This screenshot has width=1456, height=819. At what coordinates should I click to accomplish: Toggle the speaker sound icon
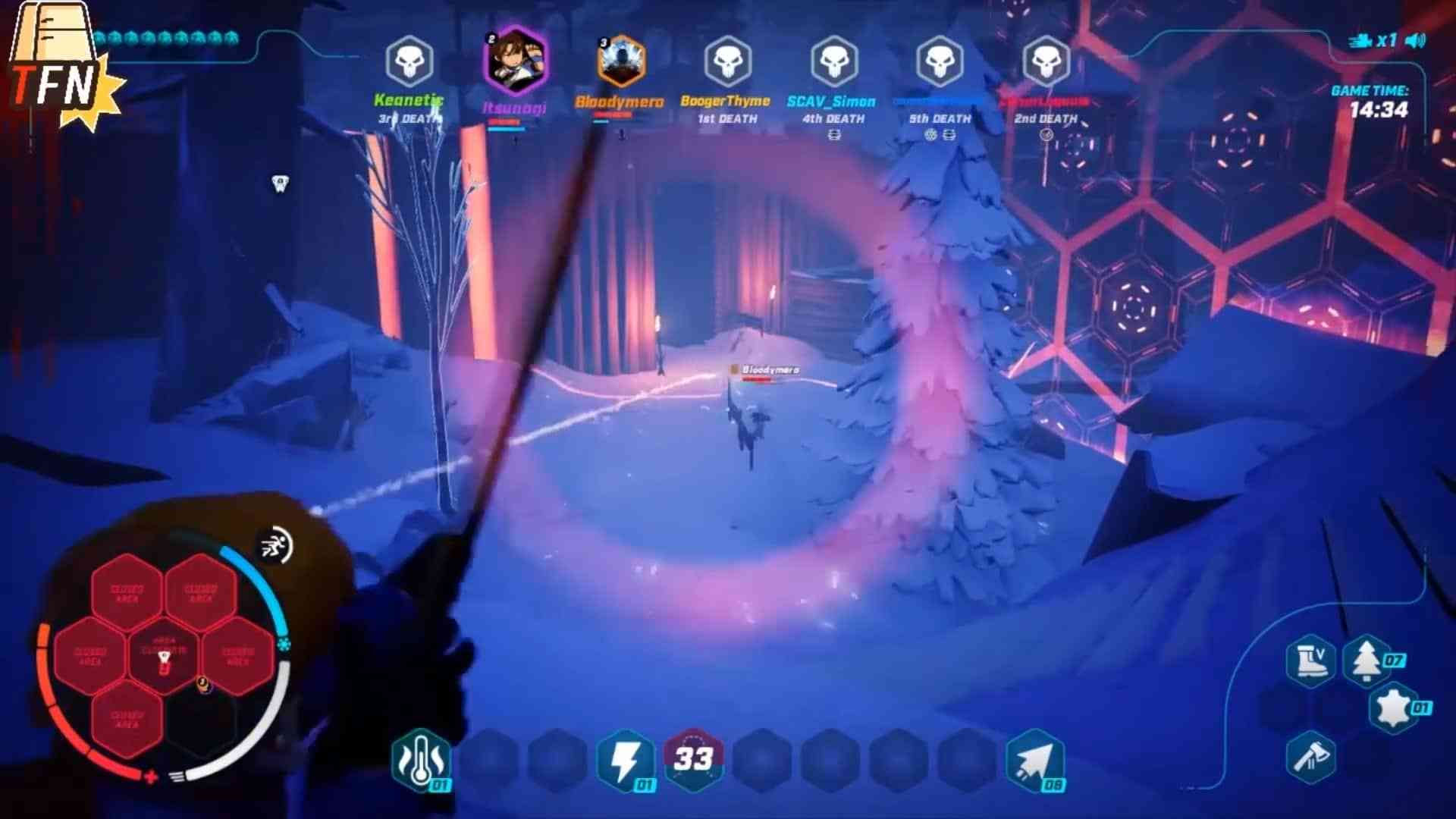click(x=1415, y=40)
